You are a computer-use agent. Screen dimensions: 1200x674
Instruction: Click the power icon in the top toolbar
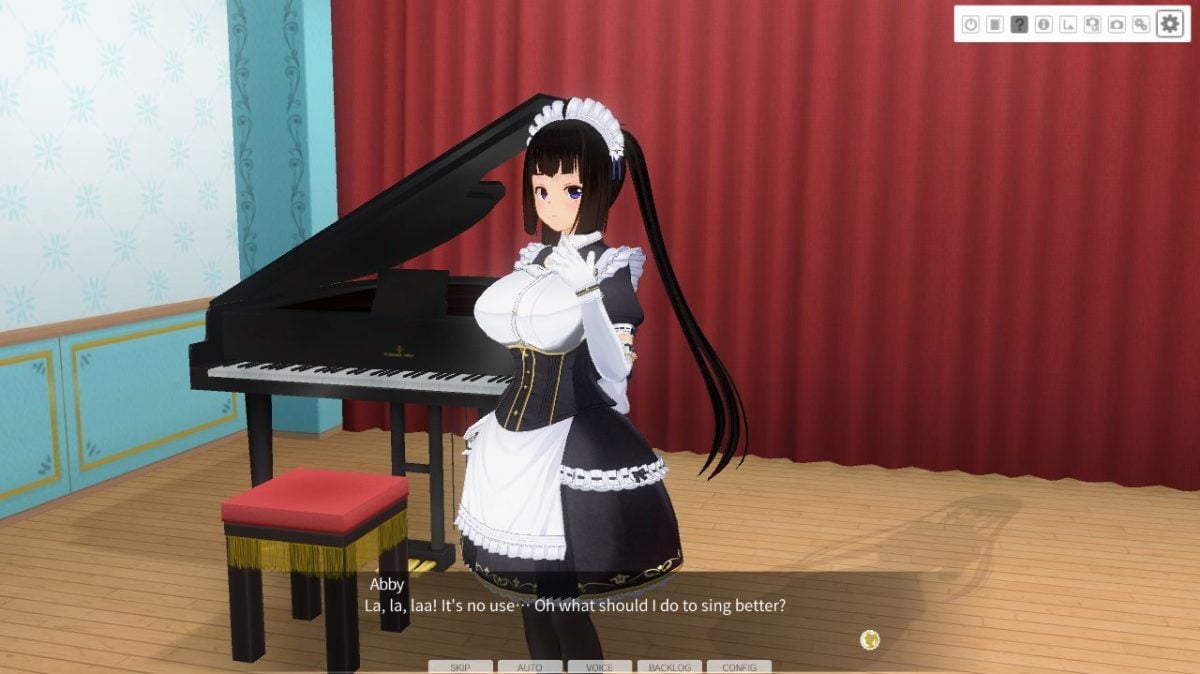(970, 24)
